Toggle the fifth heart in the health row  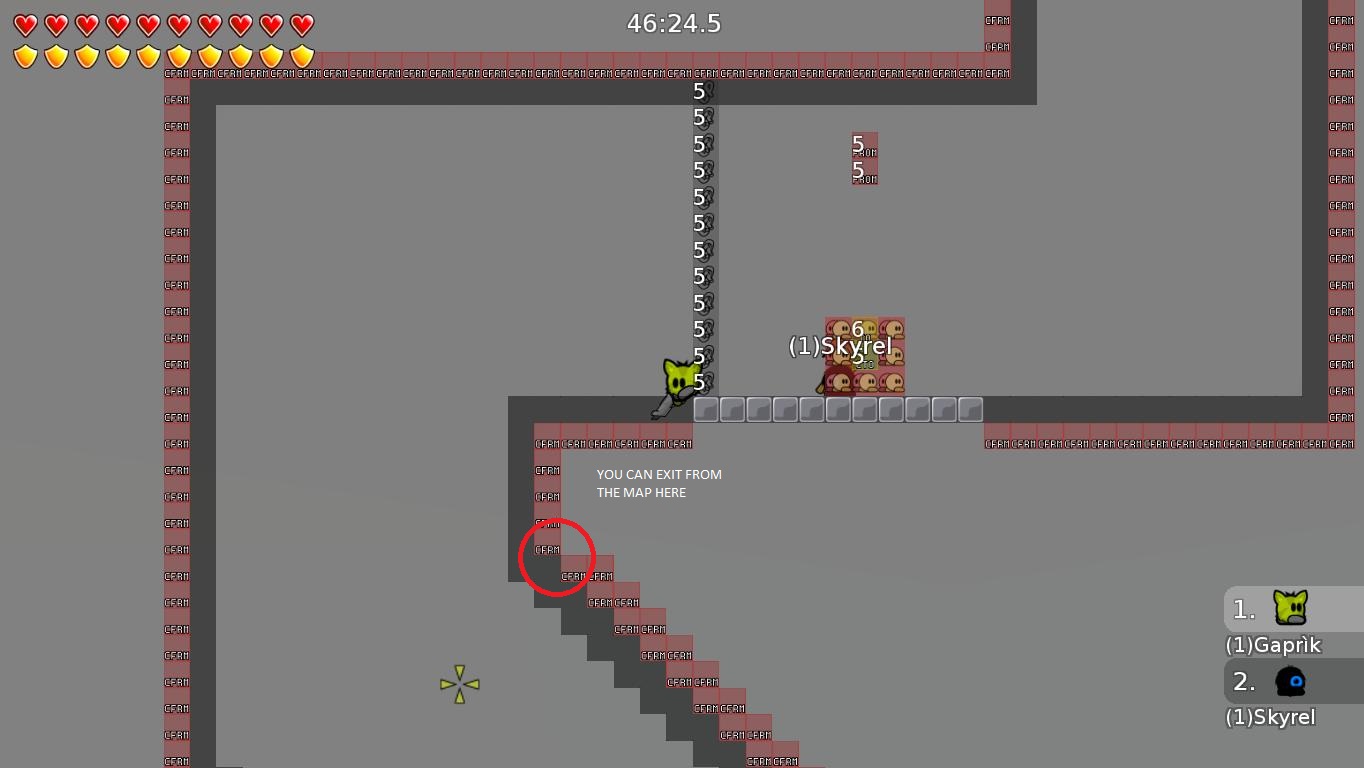point(147,25)
